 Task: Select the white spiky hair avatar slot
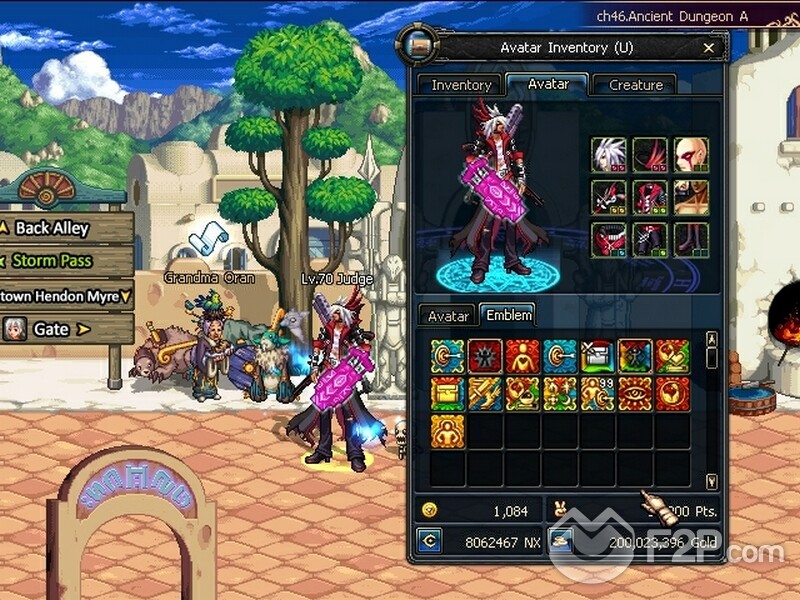tap(609, 155)
